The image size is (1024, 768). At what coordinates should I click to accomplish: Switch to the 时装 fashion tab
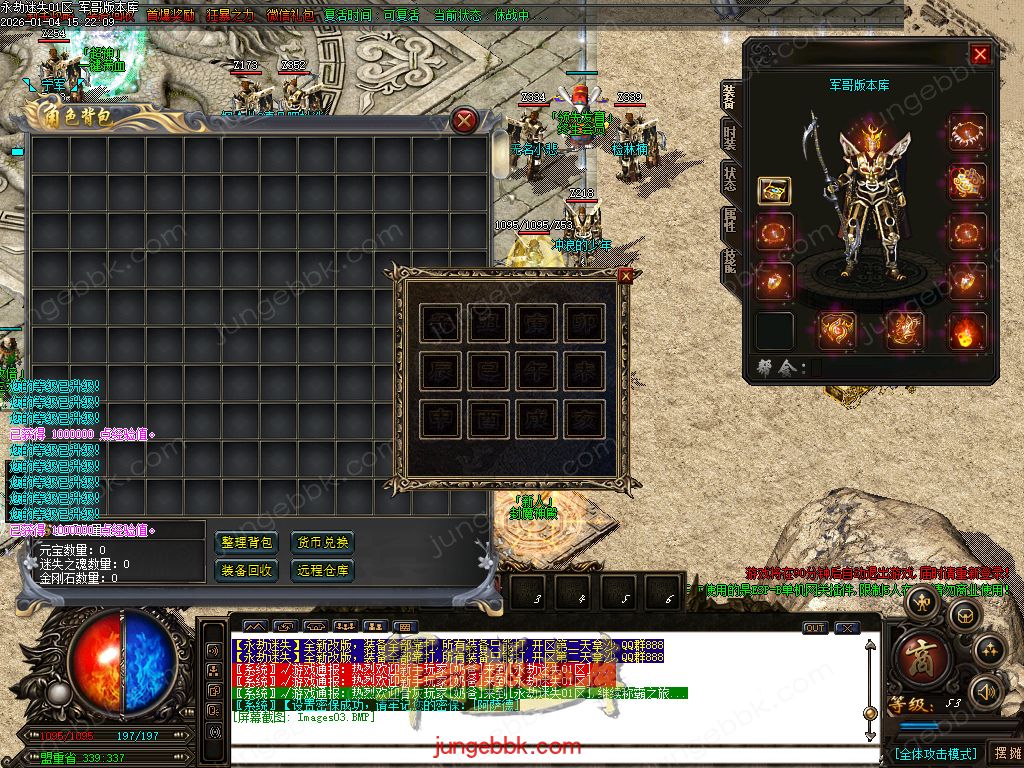pyautogui.click(x=730, y=137)
